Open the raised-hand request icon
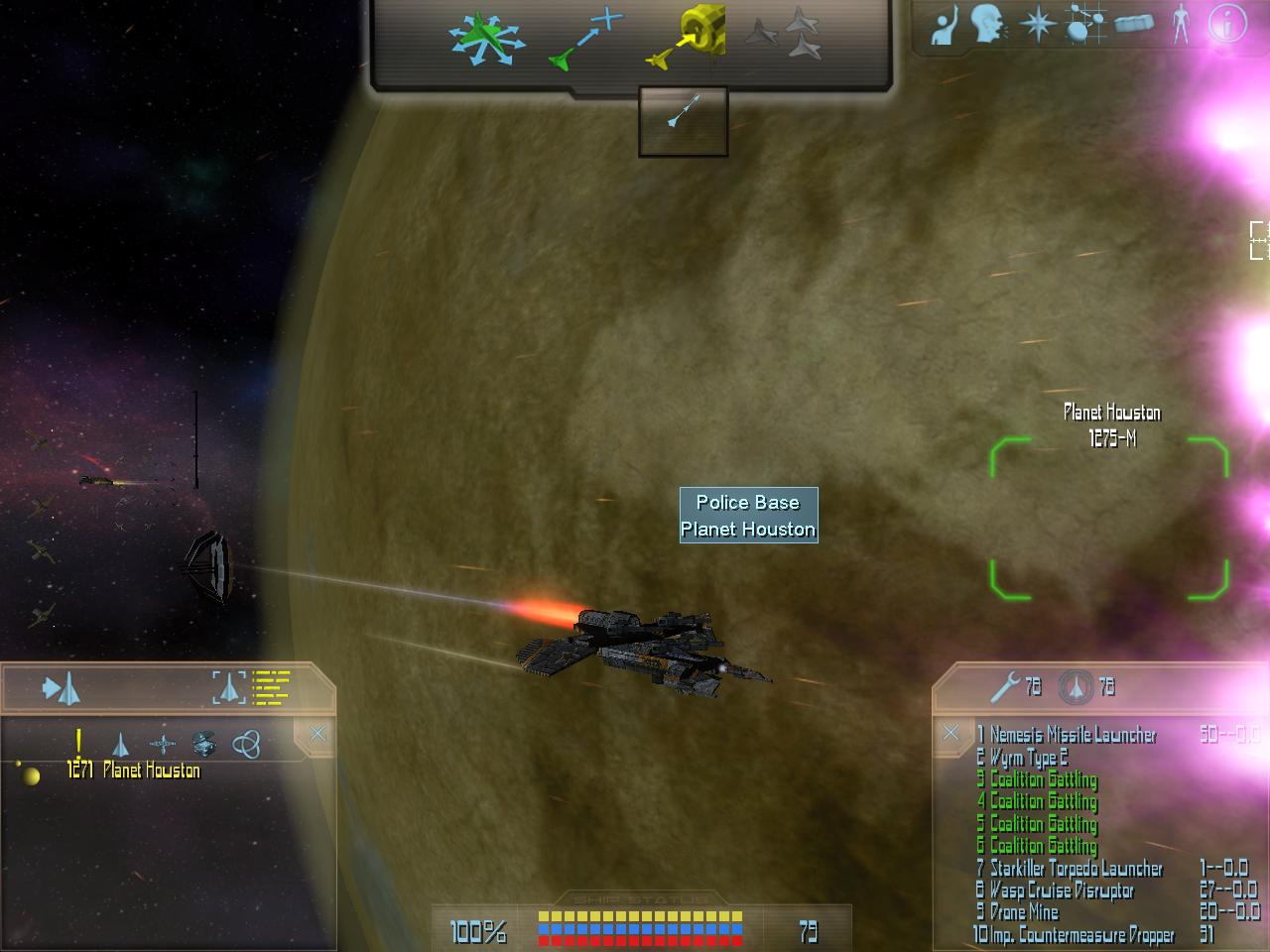This screenshot has width=1270, height=952. [x=944, y=26]
